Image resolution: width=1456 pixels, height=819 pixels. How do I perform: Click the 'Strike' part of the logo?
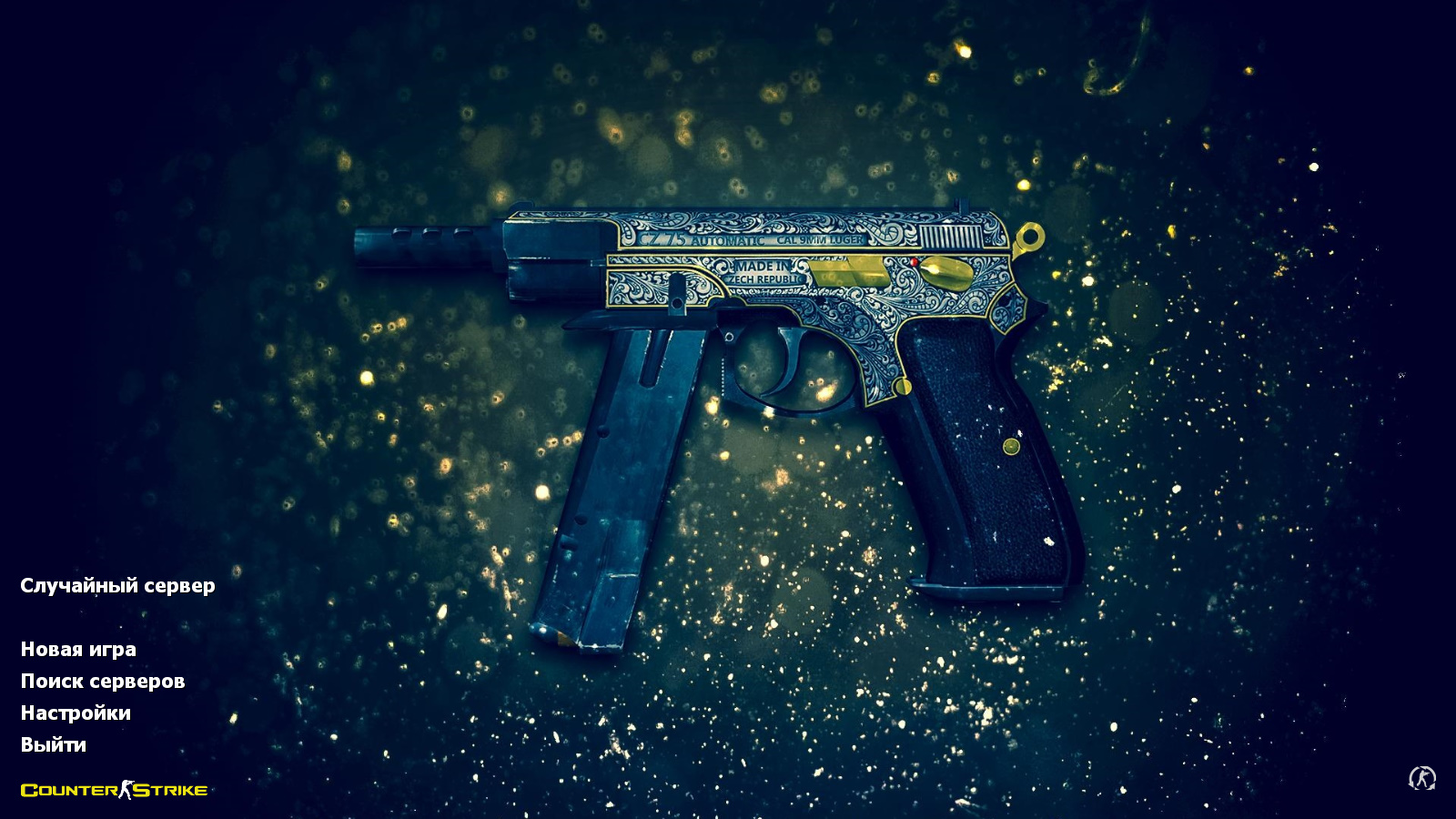[x=168, y=791]
